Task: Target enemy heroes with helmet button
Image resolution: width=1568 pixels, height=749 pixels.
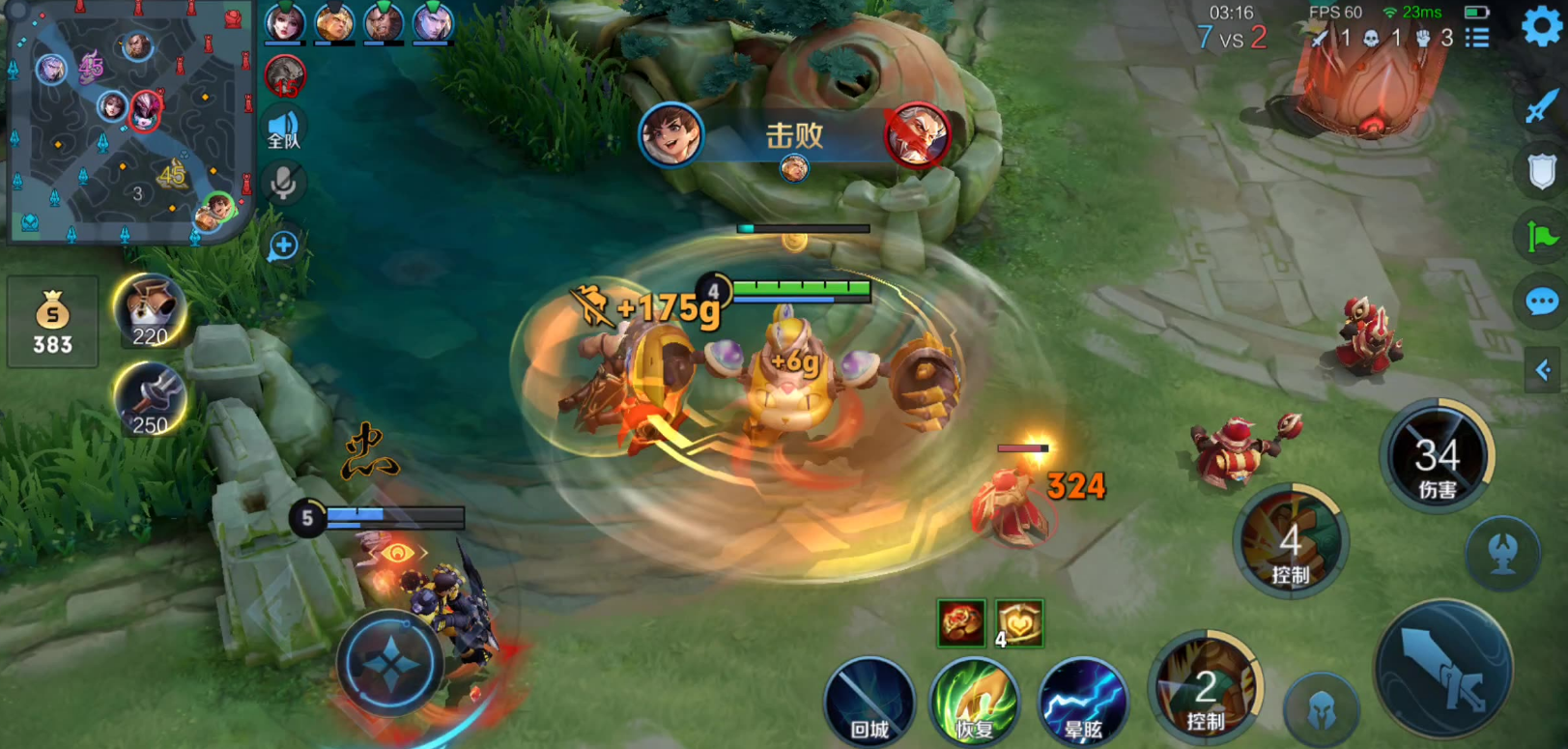Action: (x=1321, y=711)
